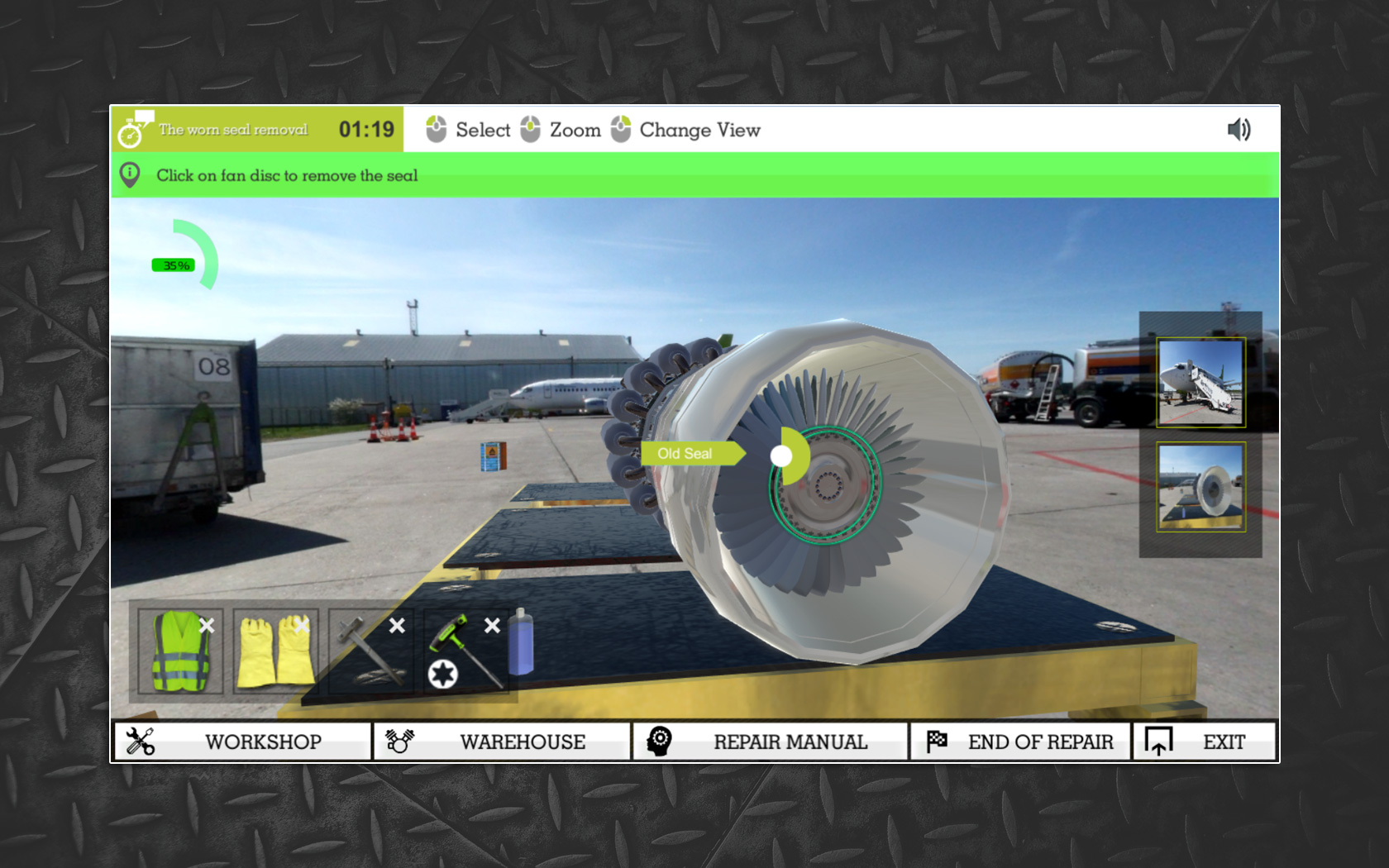This screenshot has height=868, width=1389.
Task: Go to the Warehouse
Action: tap(502, 742)
